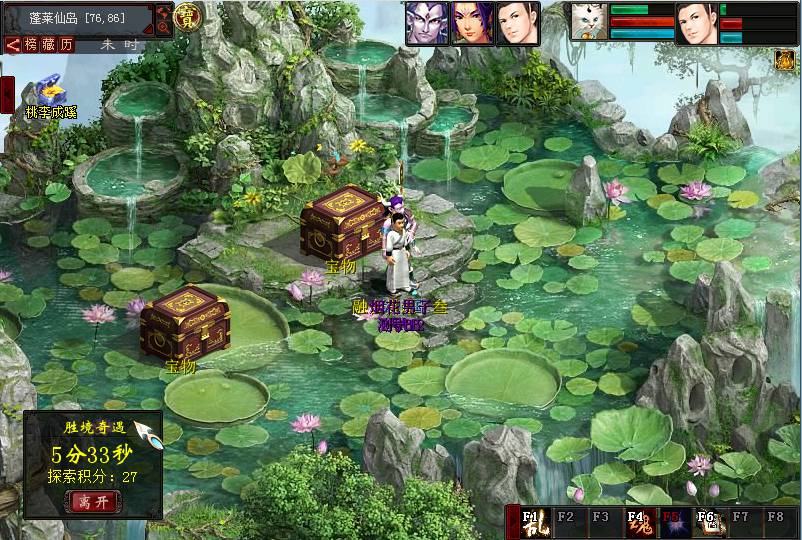Open the world map button above the magnifier
The width and height of the screenshot is (802, 540).
(x=164, y=11)
